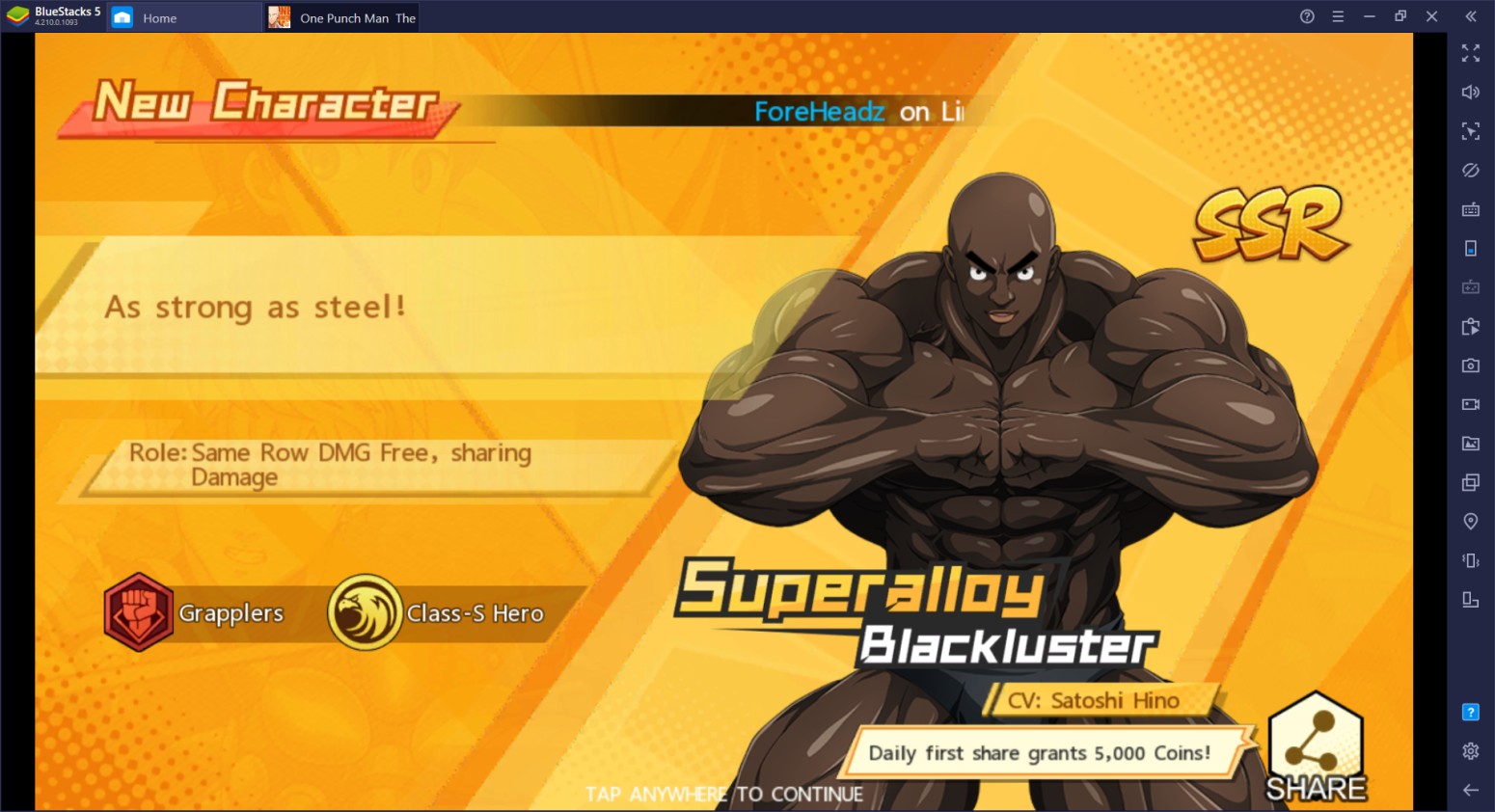Open the hamburger menu in the title bar
The image size is (1495, 812).
(x=1338, y=16)
